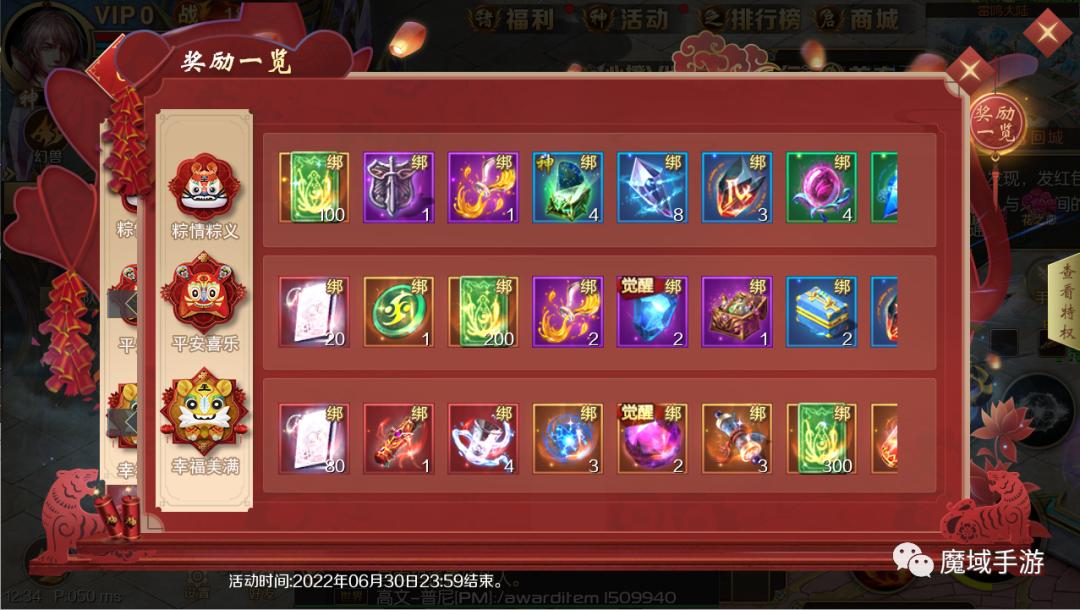Select the green card item with 100

[x=314, y=187]
